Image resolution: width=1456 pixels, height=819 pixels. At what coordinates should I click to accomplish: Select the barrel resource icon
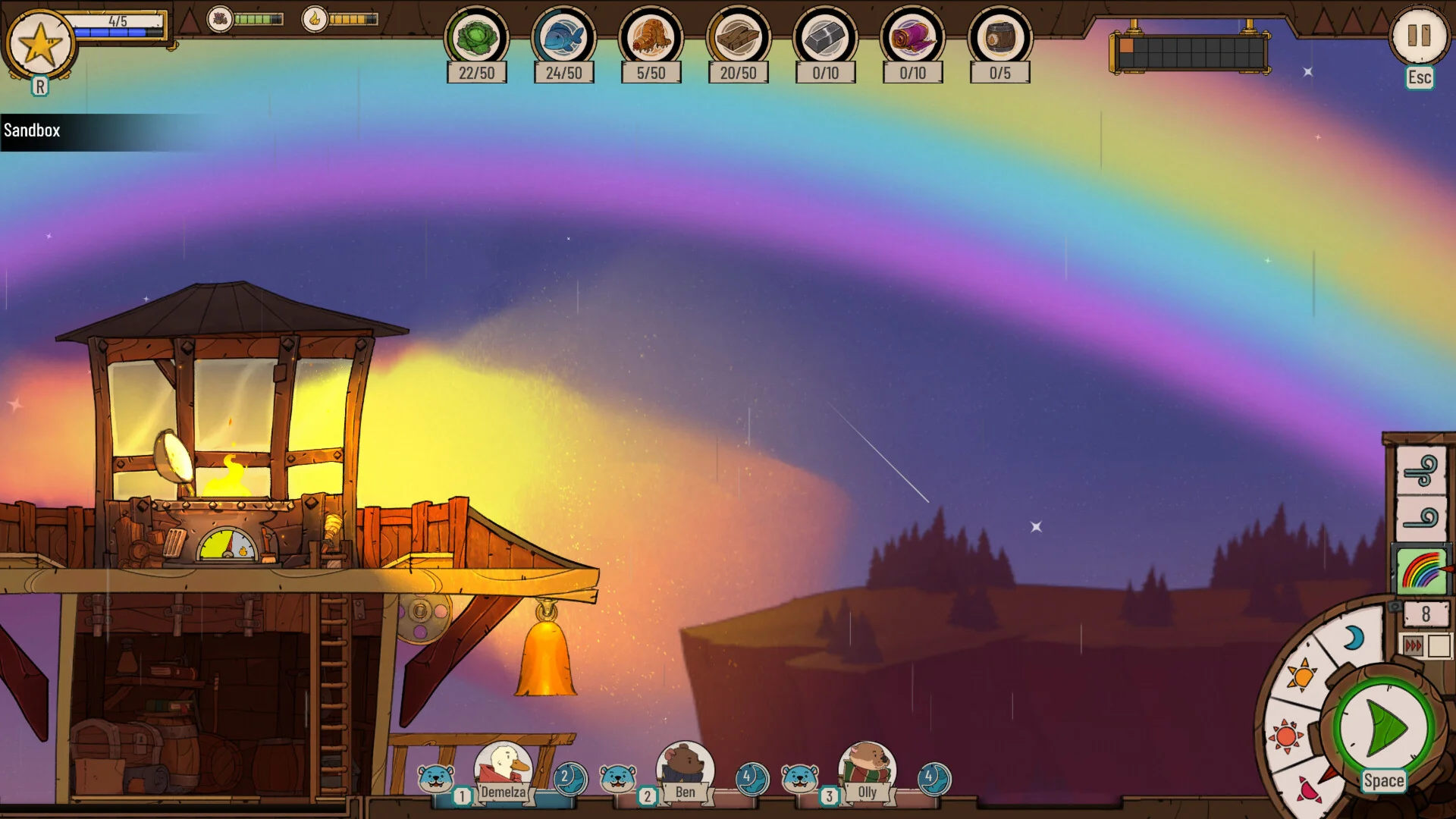pyautogui.click(x=999, y=38)
